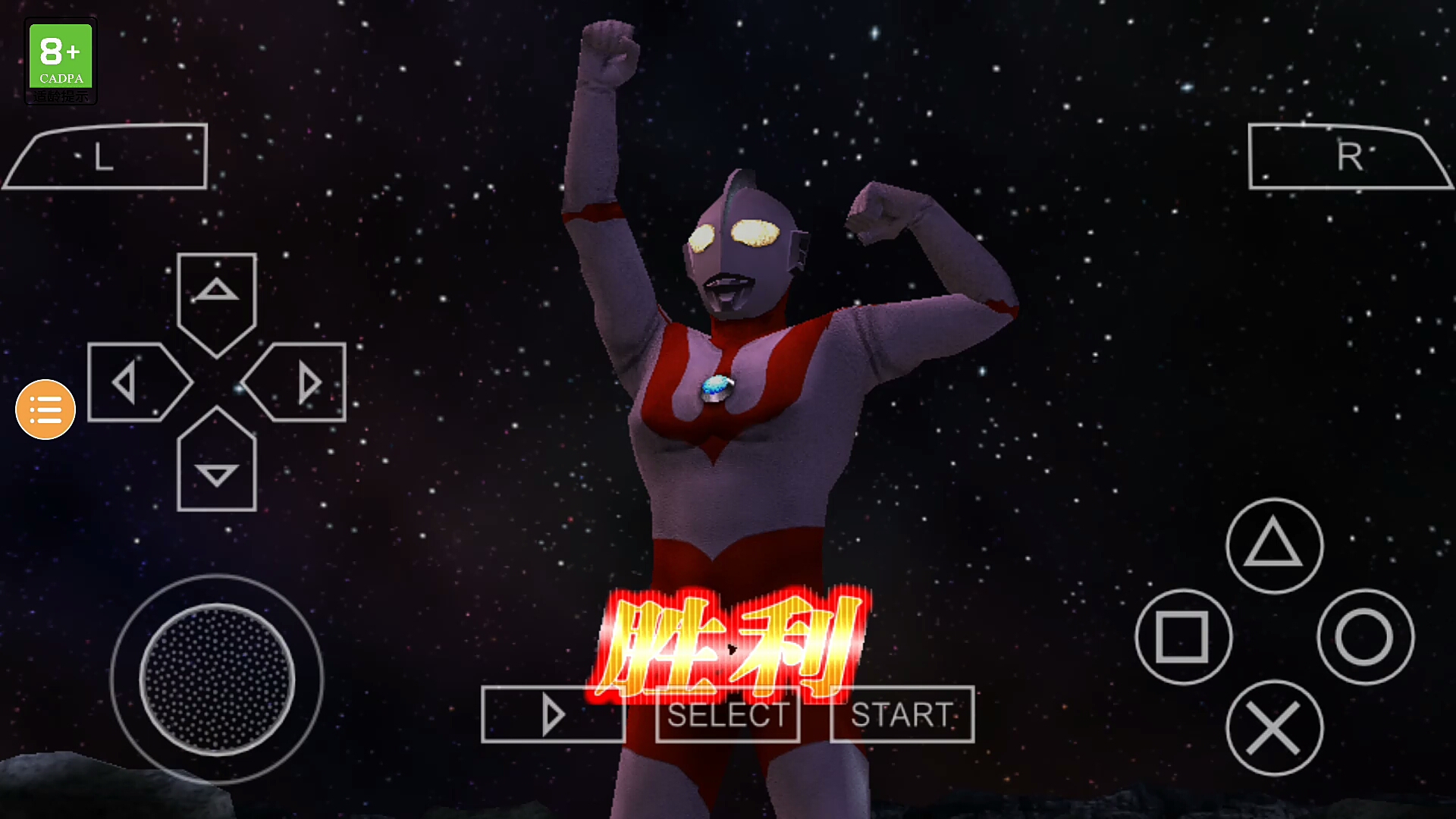
Task: Tap the circle action button
Action: click(1365, 637)
